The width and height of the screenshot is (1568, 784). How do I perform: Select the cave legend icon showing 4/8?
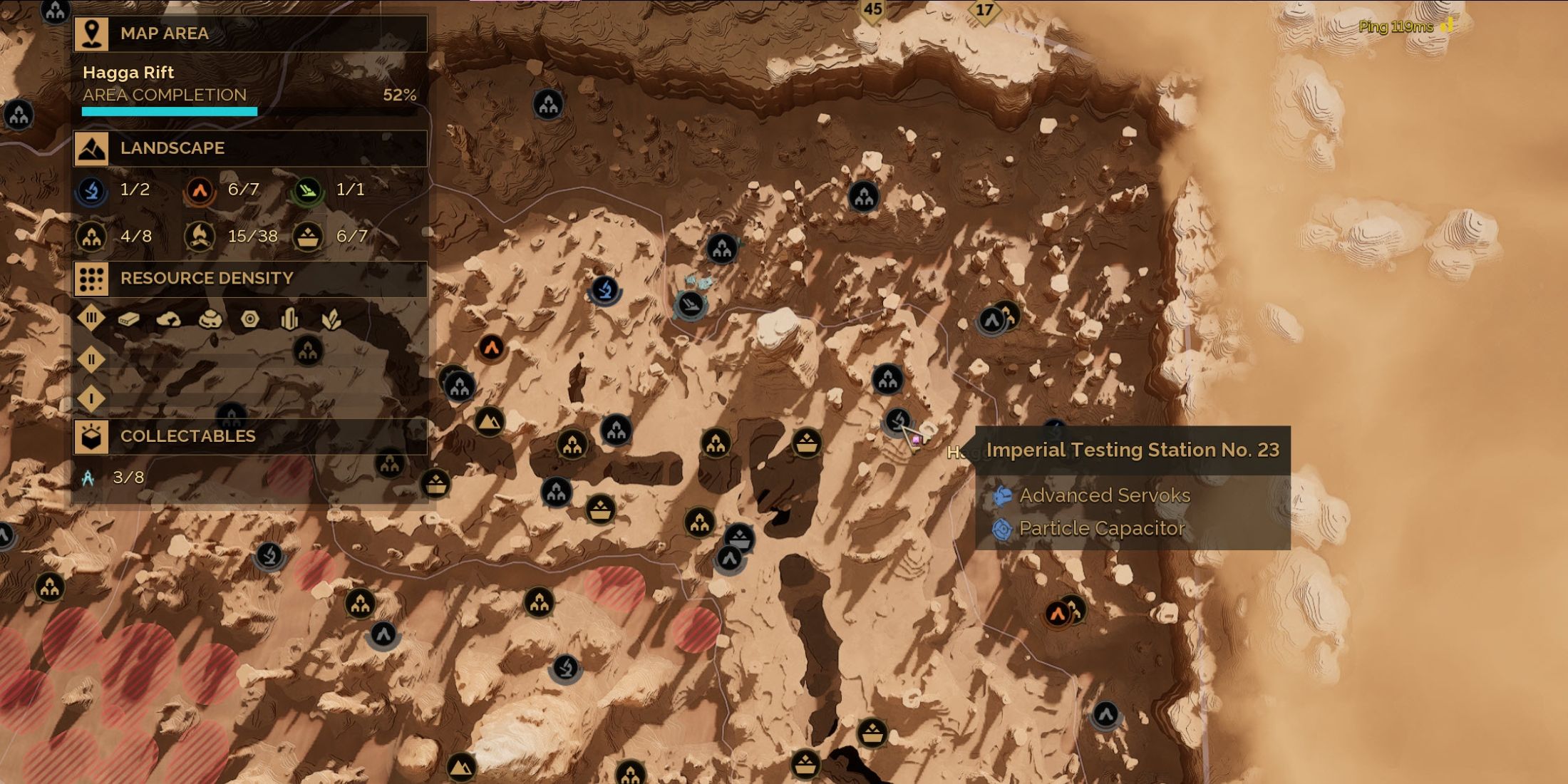[92, 237]
